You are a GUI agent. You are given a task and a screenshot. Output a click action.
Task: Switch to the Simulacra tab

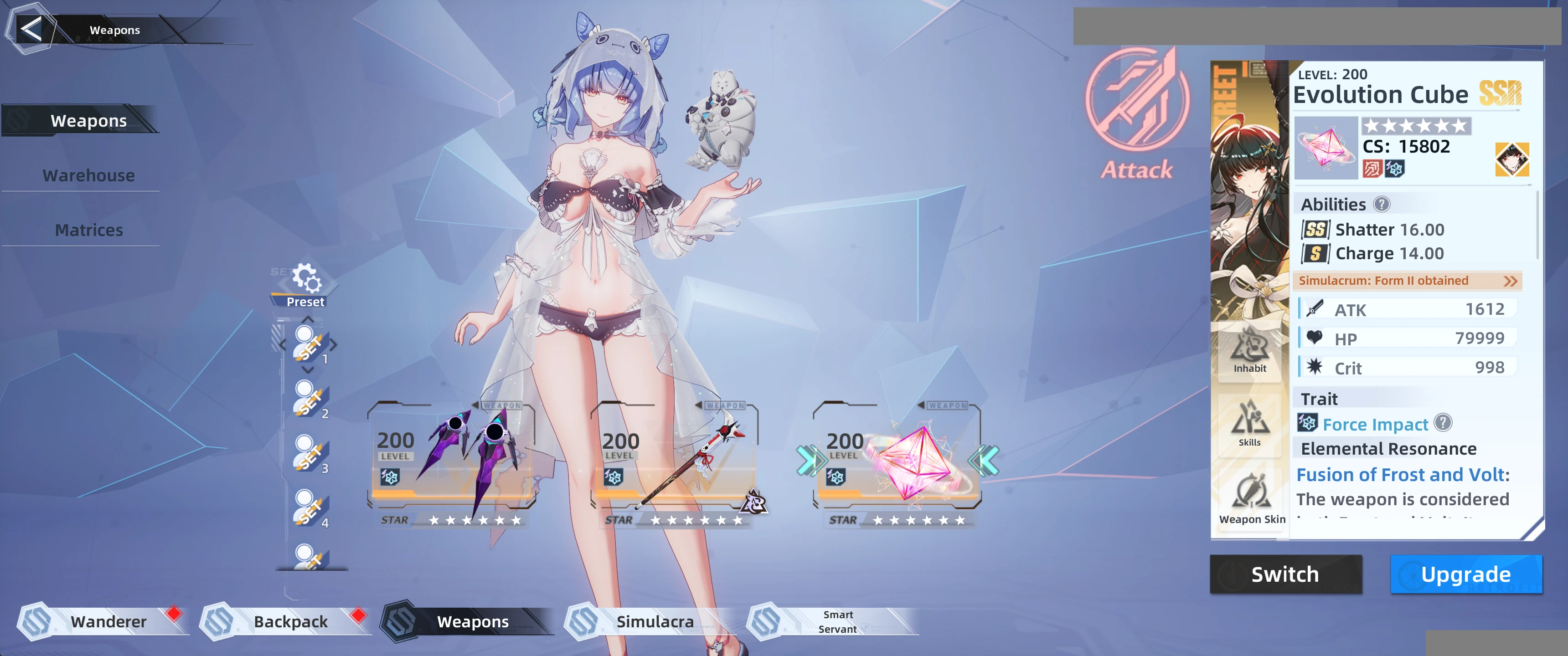point(655,621)
